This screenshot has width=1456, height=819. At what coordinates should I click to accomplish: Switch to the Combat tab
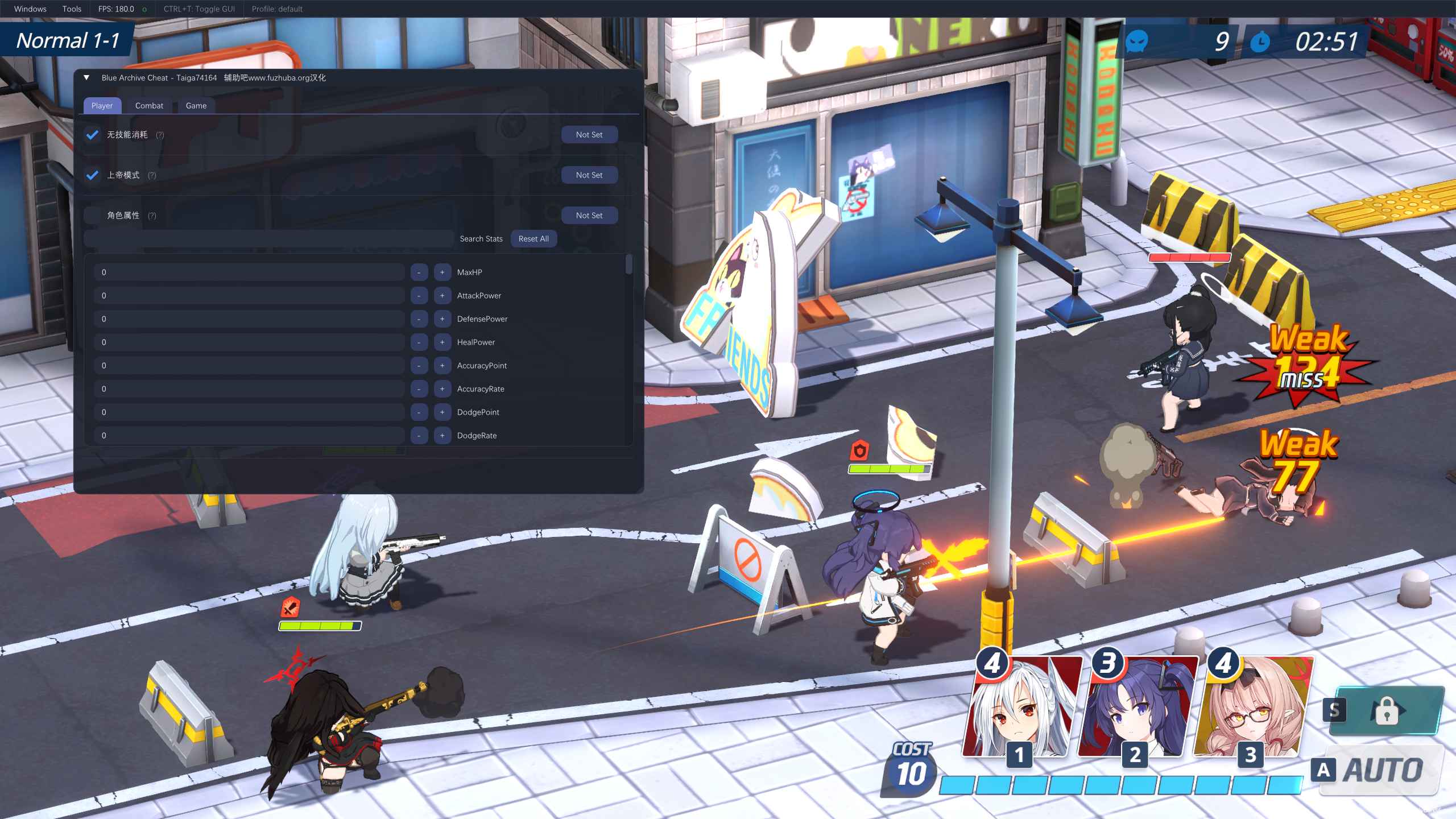tap(148, 106)
